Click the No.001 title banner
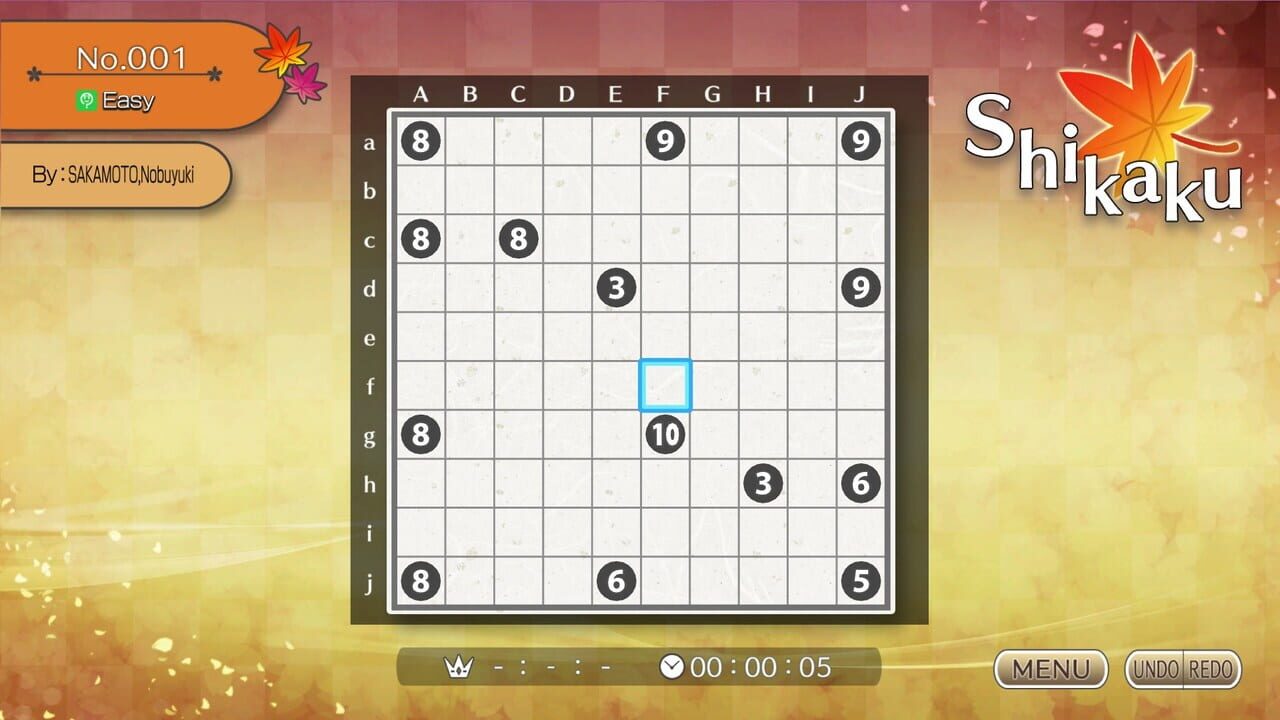1280x720 pixels. click(130, 58)
